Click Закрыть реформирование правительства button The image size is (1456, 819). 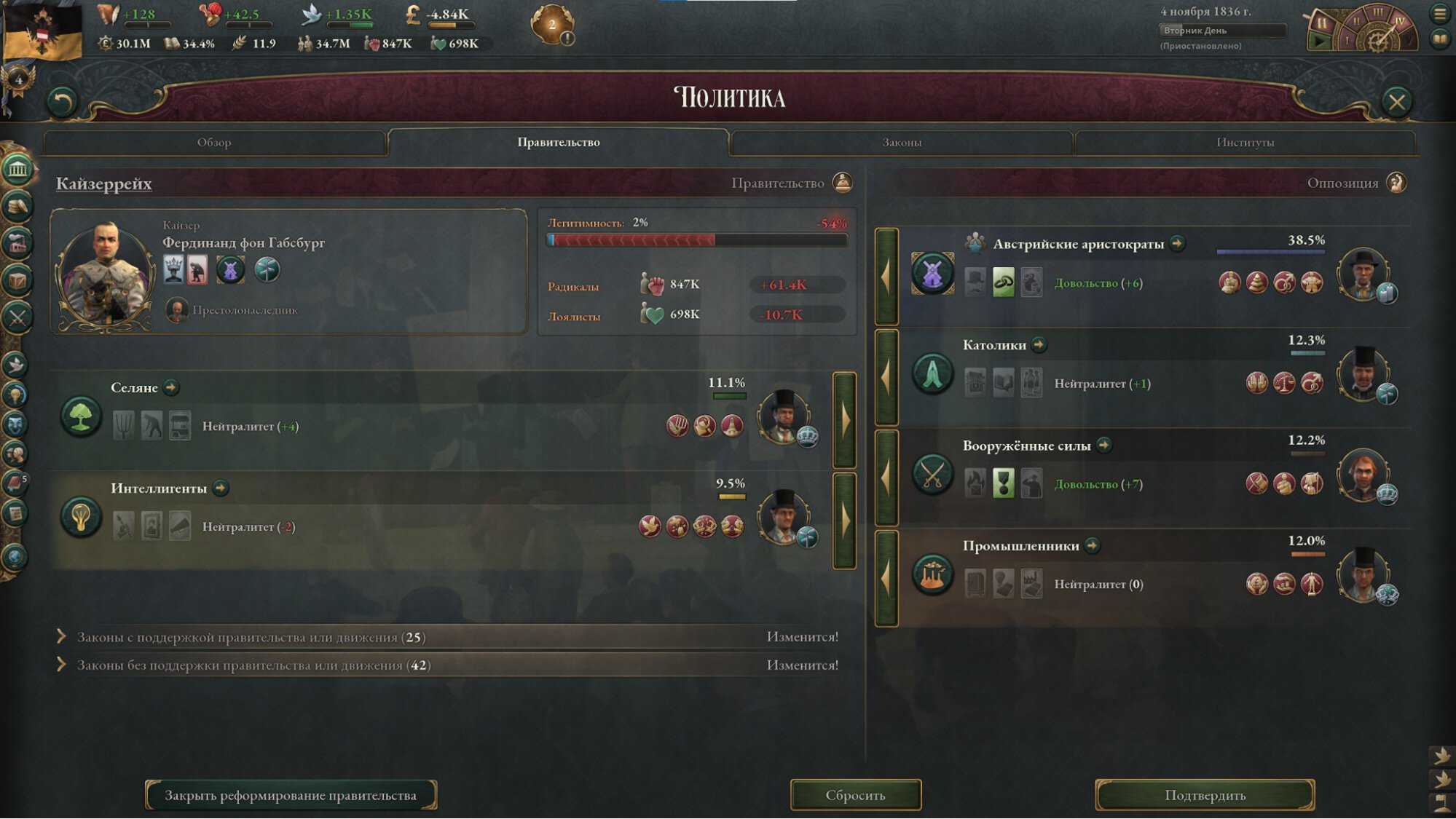[x=291, y=795]
